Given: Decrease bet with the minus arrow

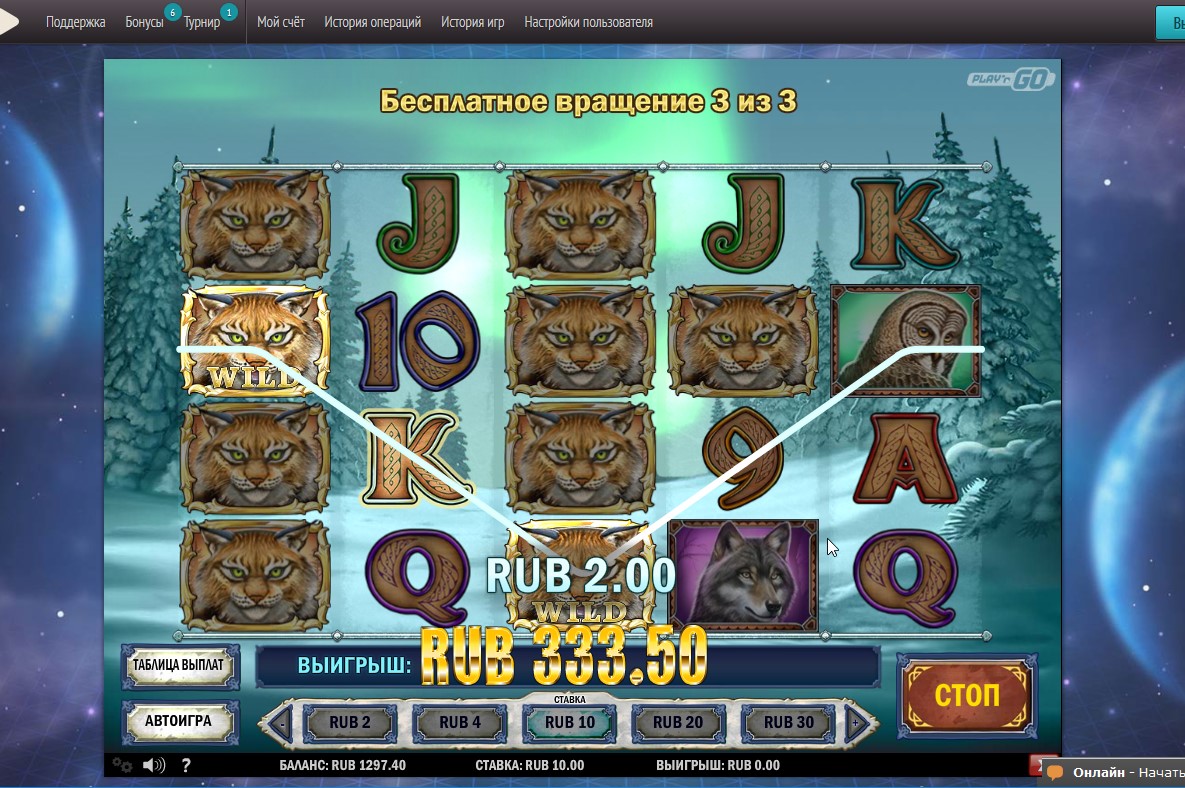Looking at the screenshot, I should coord(281,722).
